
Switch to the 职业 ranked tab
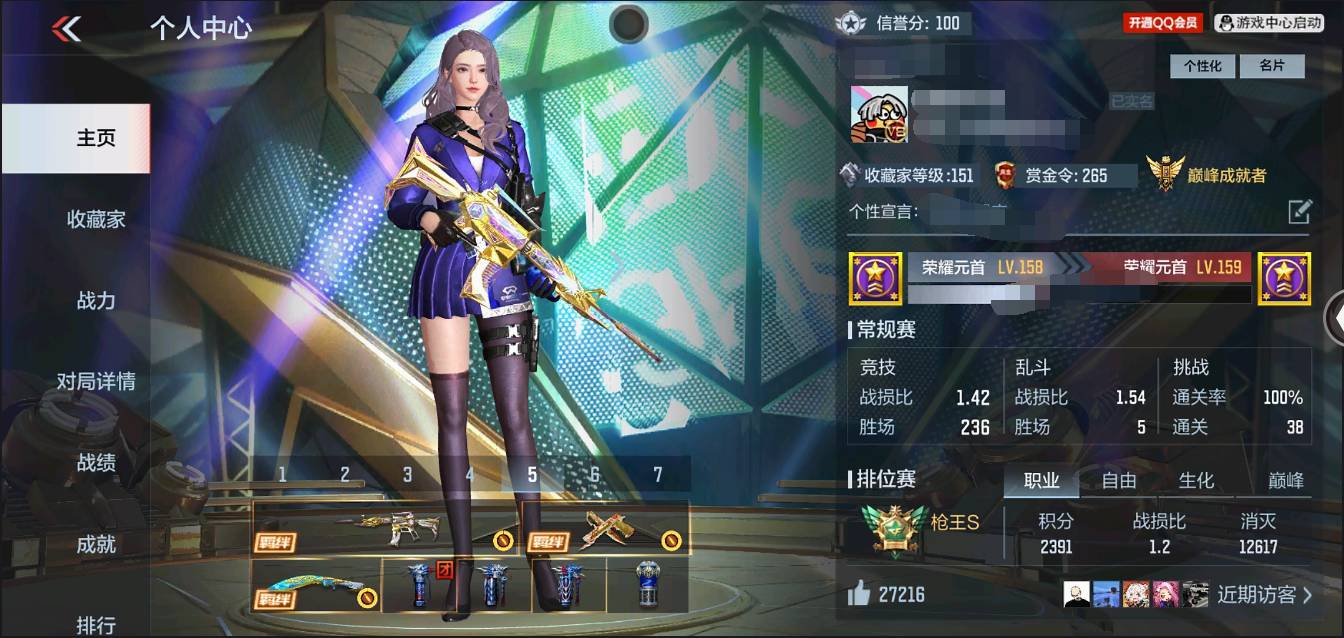(x=1041, y=481)
